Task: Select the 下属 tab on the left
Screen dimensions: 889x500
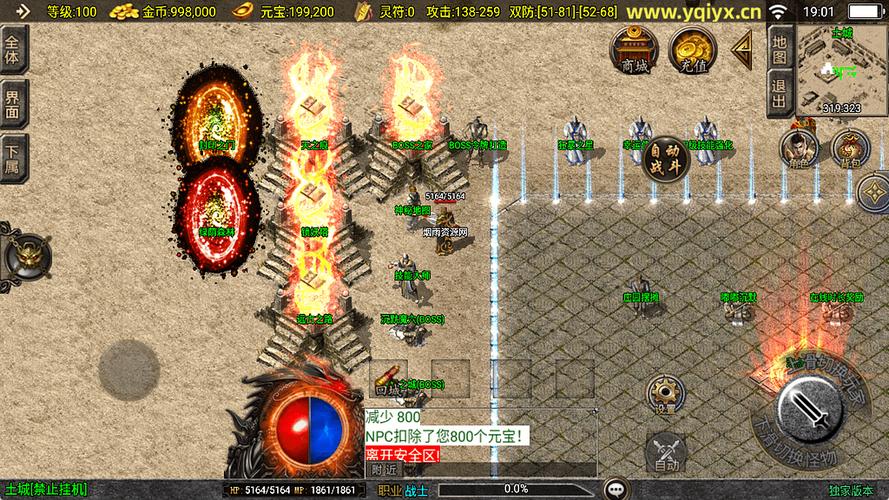Action: coord(13,157)
